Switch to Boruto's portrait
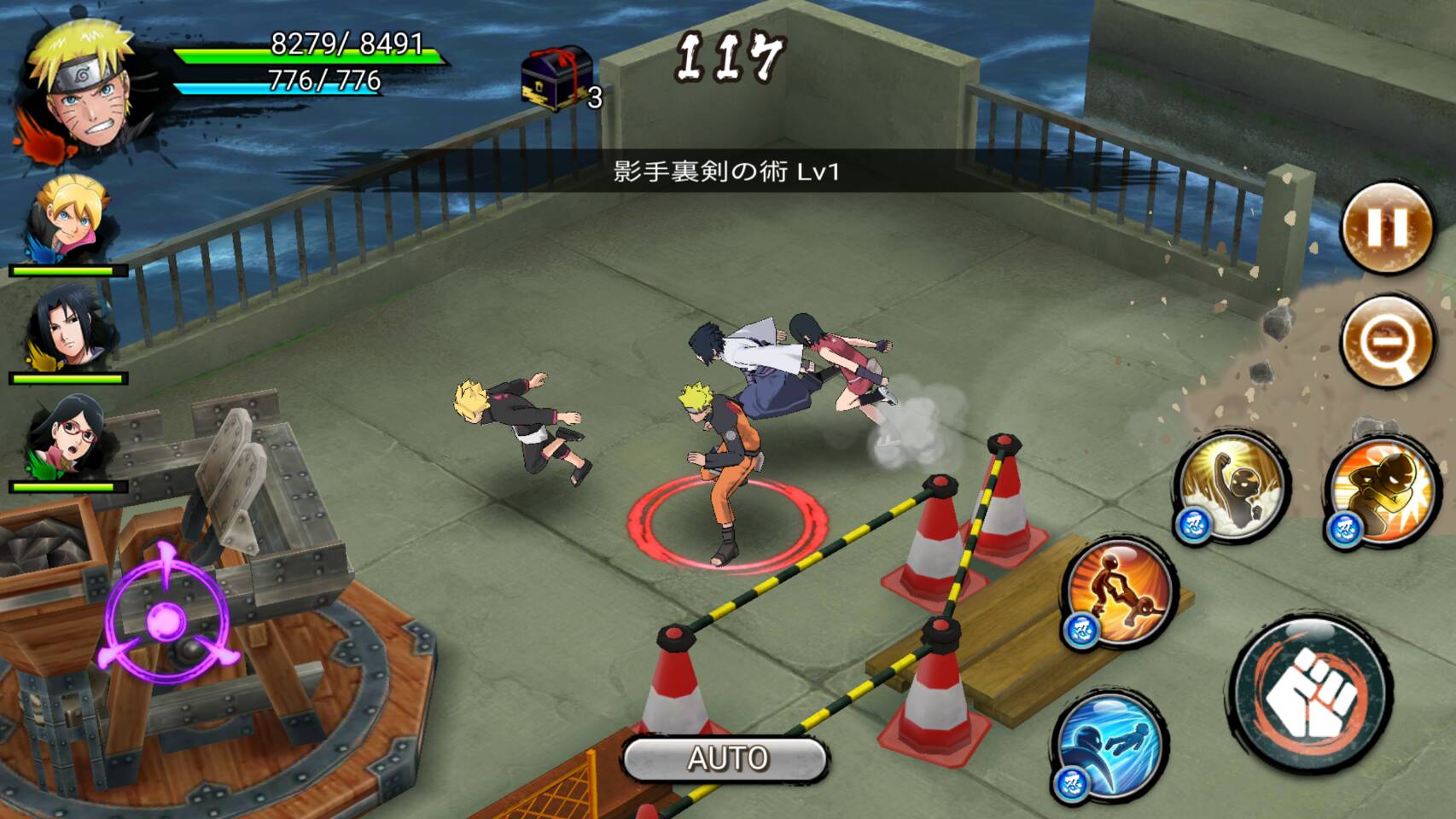1456x819 pixels. click(x=68, y=220)
